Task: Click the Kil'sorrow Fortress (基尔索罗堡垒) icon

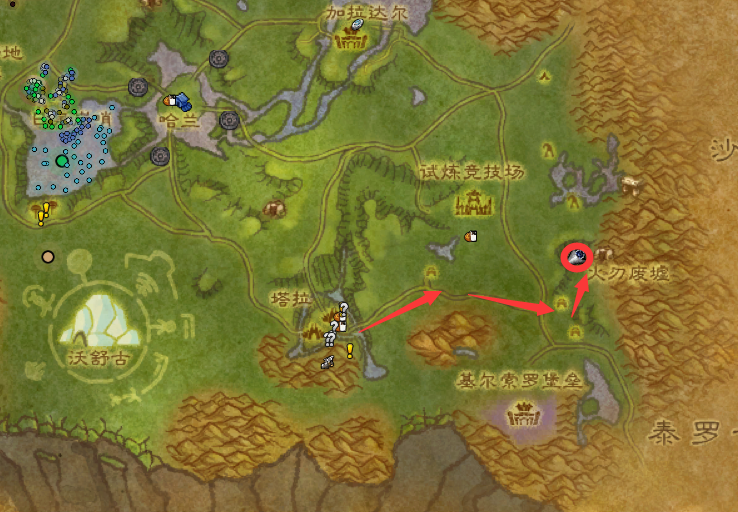Action: [x=523, y=411]
